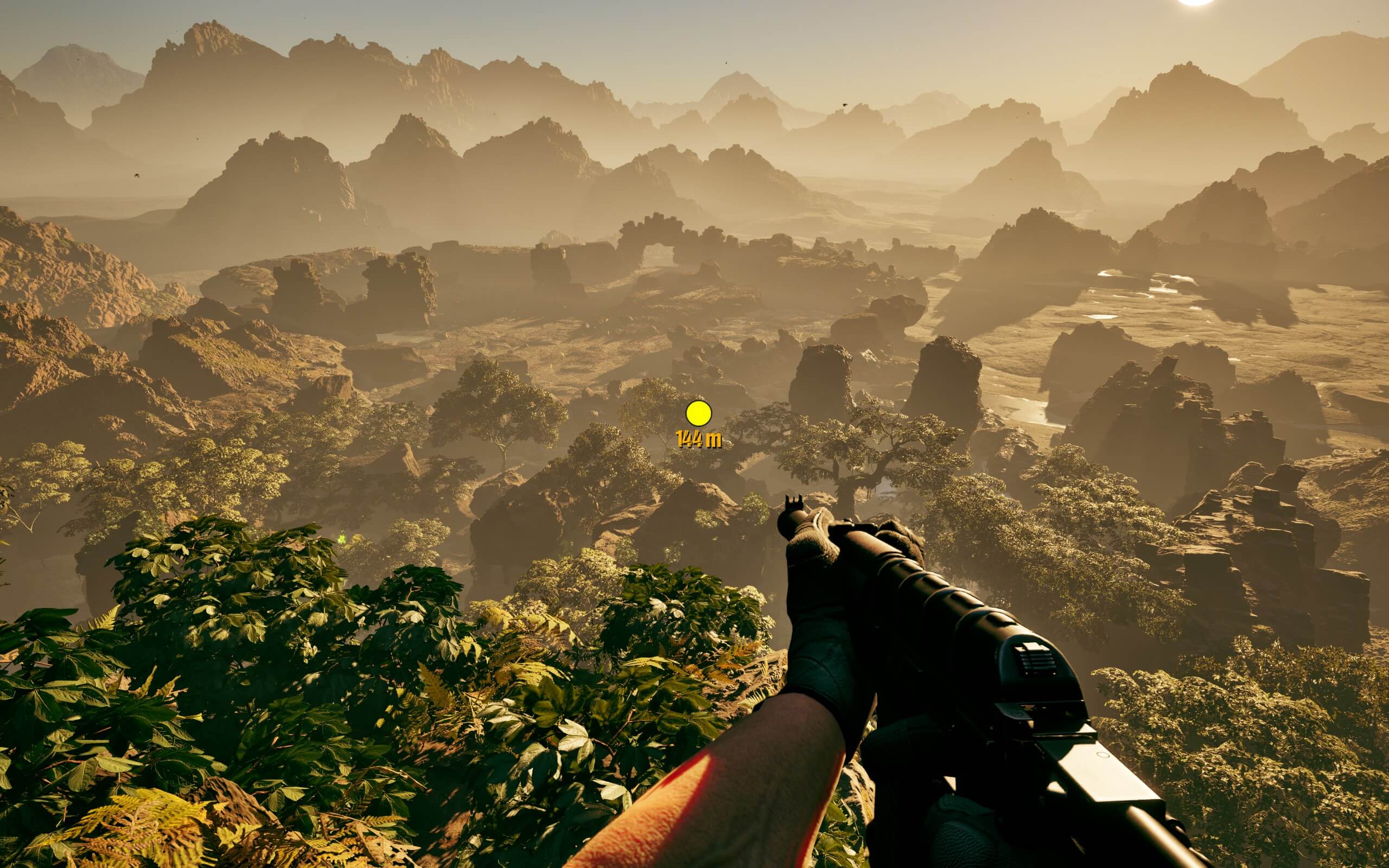The width and height of the screenshot is (1389, 868).
Task: Click the yellow waypoint marker showing 144 m
Action: point(698,413)
